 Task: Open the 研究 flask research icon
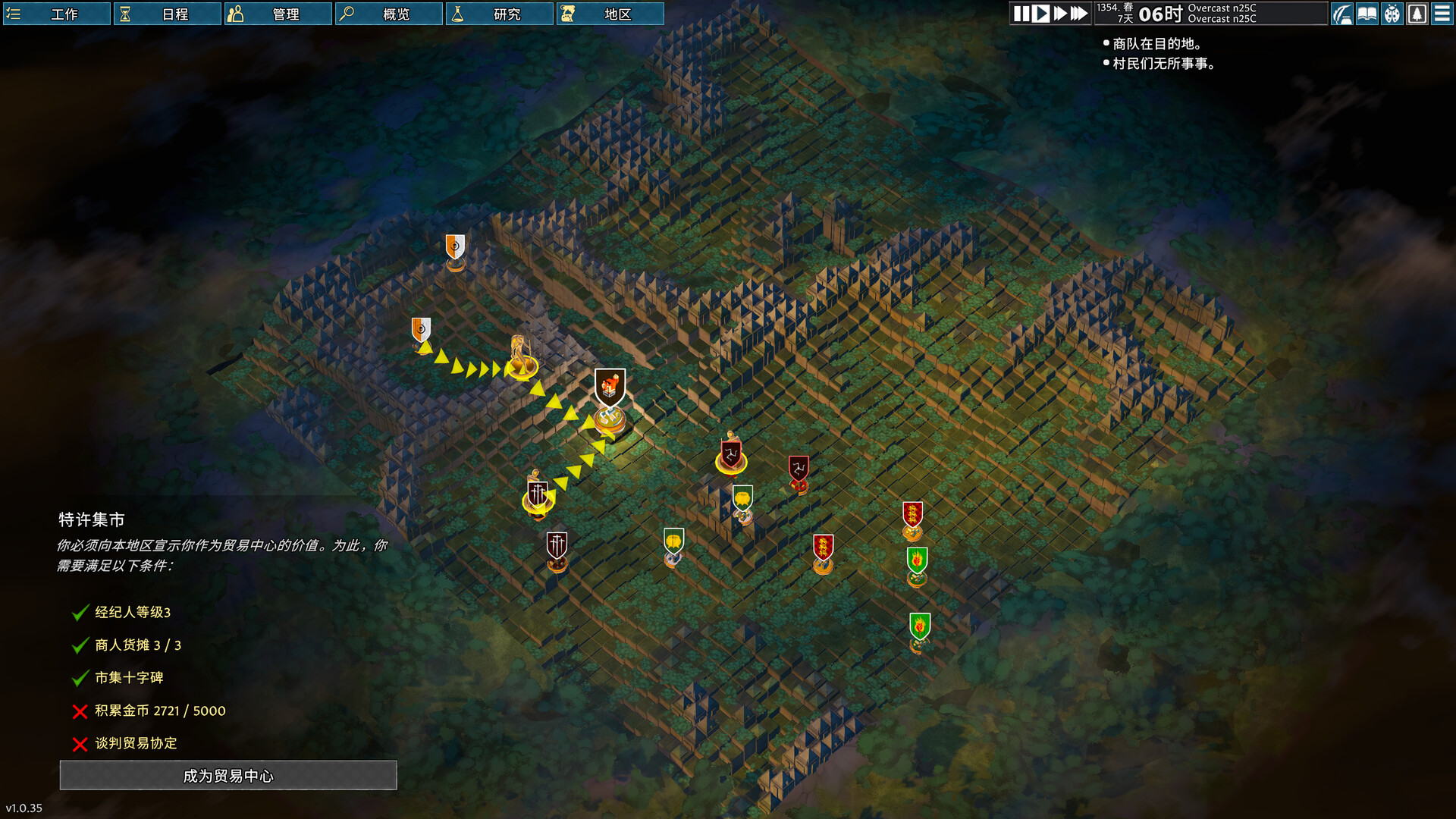(459, 13)
